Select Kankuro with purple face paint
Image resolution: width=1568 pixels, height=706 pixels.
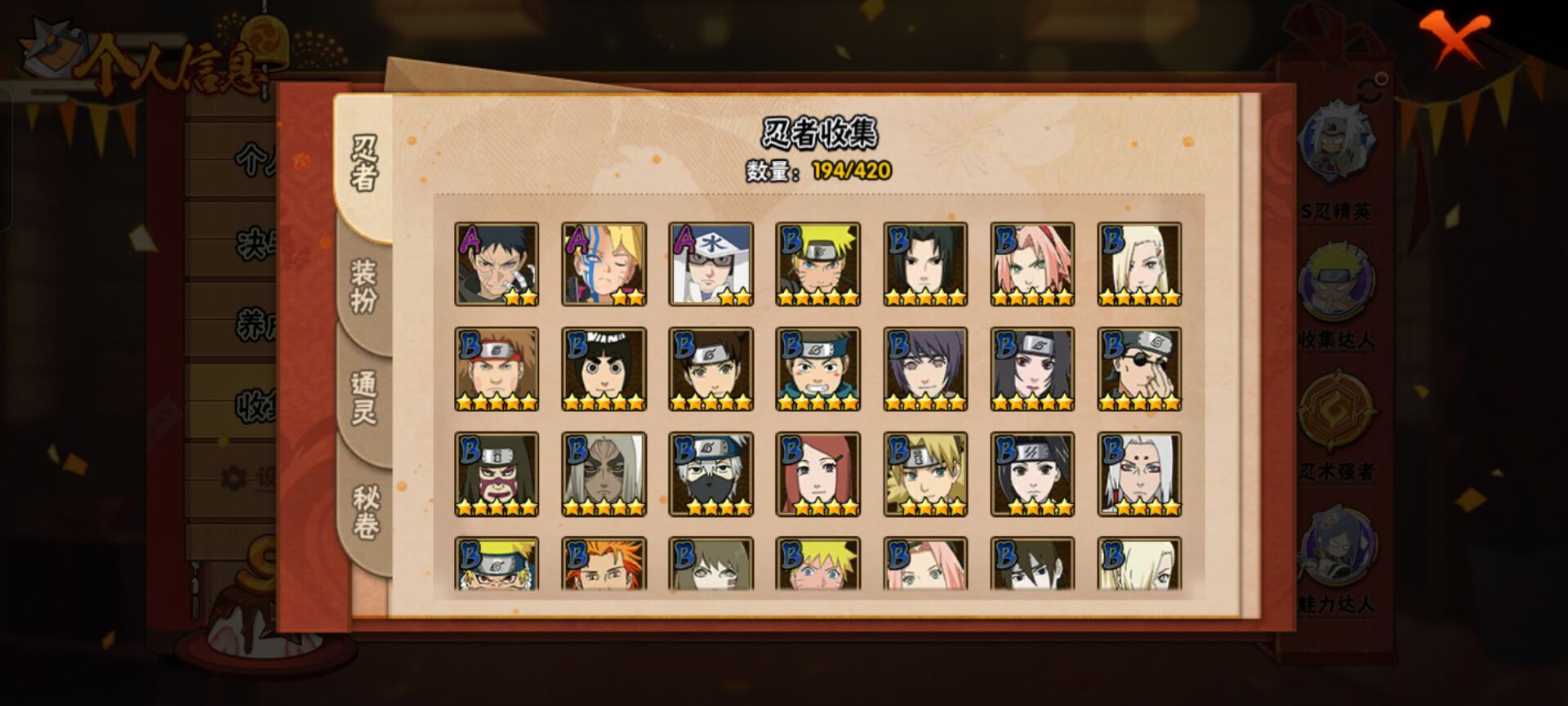[x=497, y=474]
